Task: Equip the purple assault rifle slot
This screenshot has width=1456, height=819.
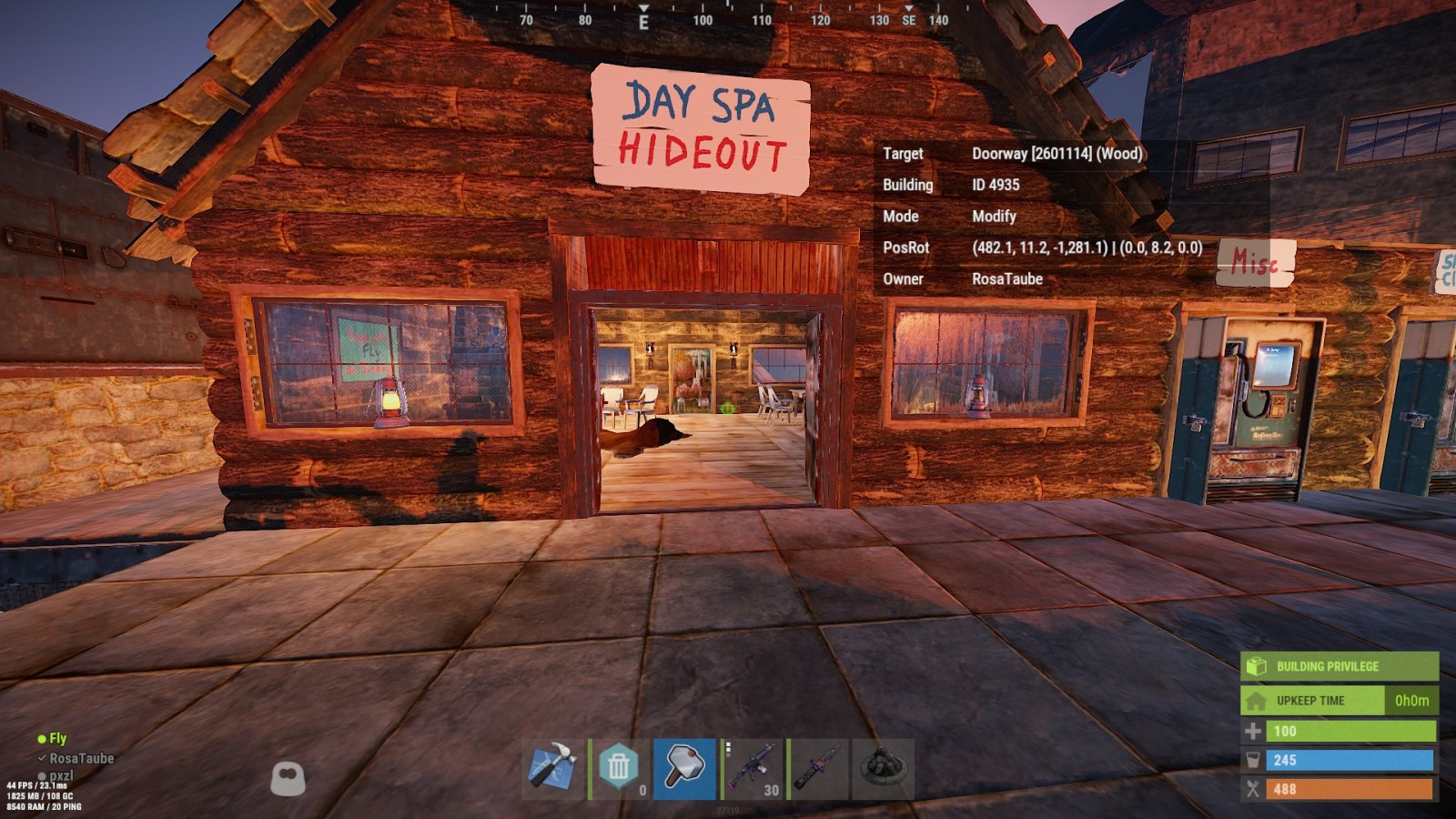Action: click(x=752, y=769)
